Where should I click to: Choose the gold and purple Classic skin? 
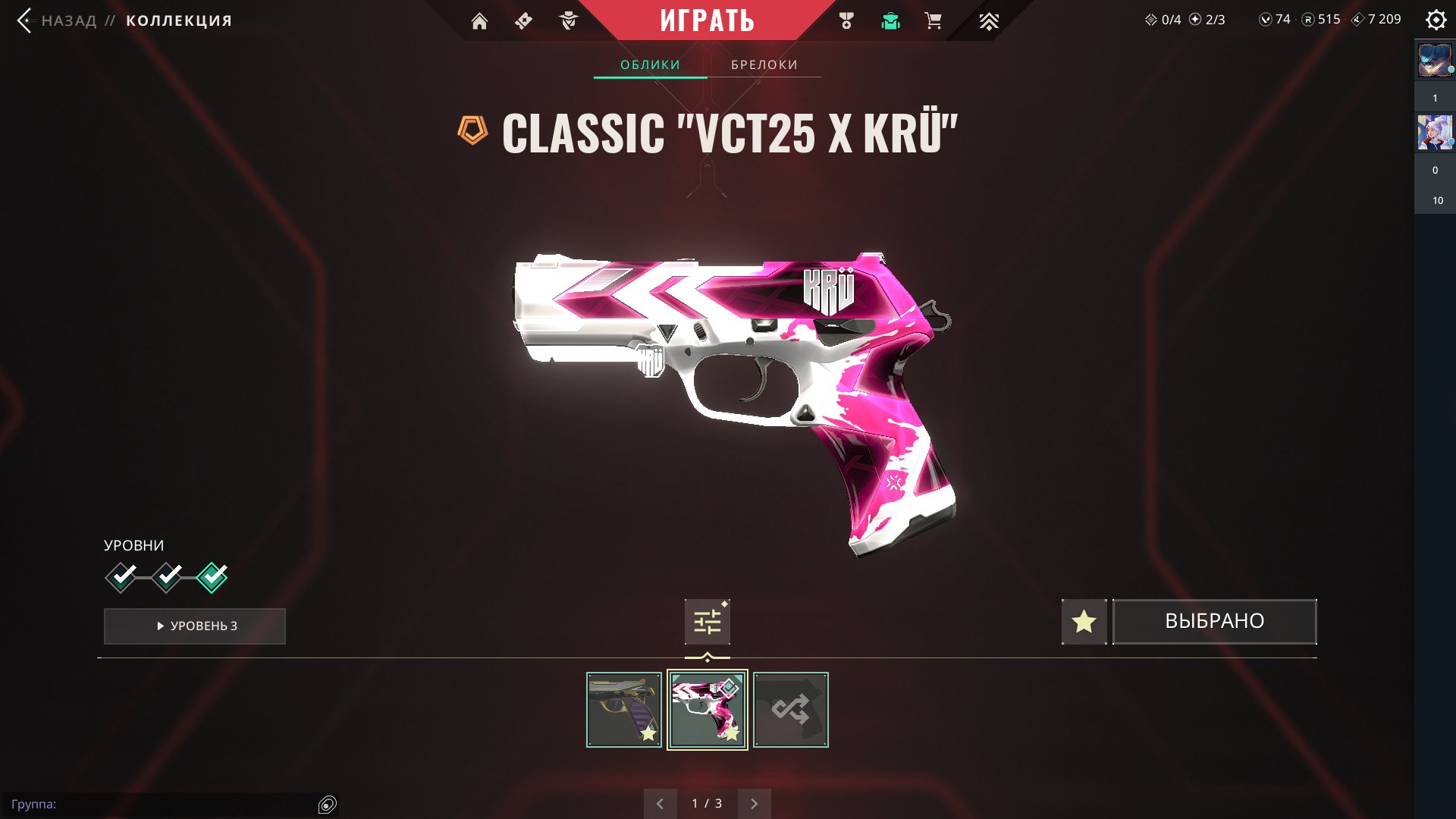pyautogui.click(x=624, y=710)
